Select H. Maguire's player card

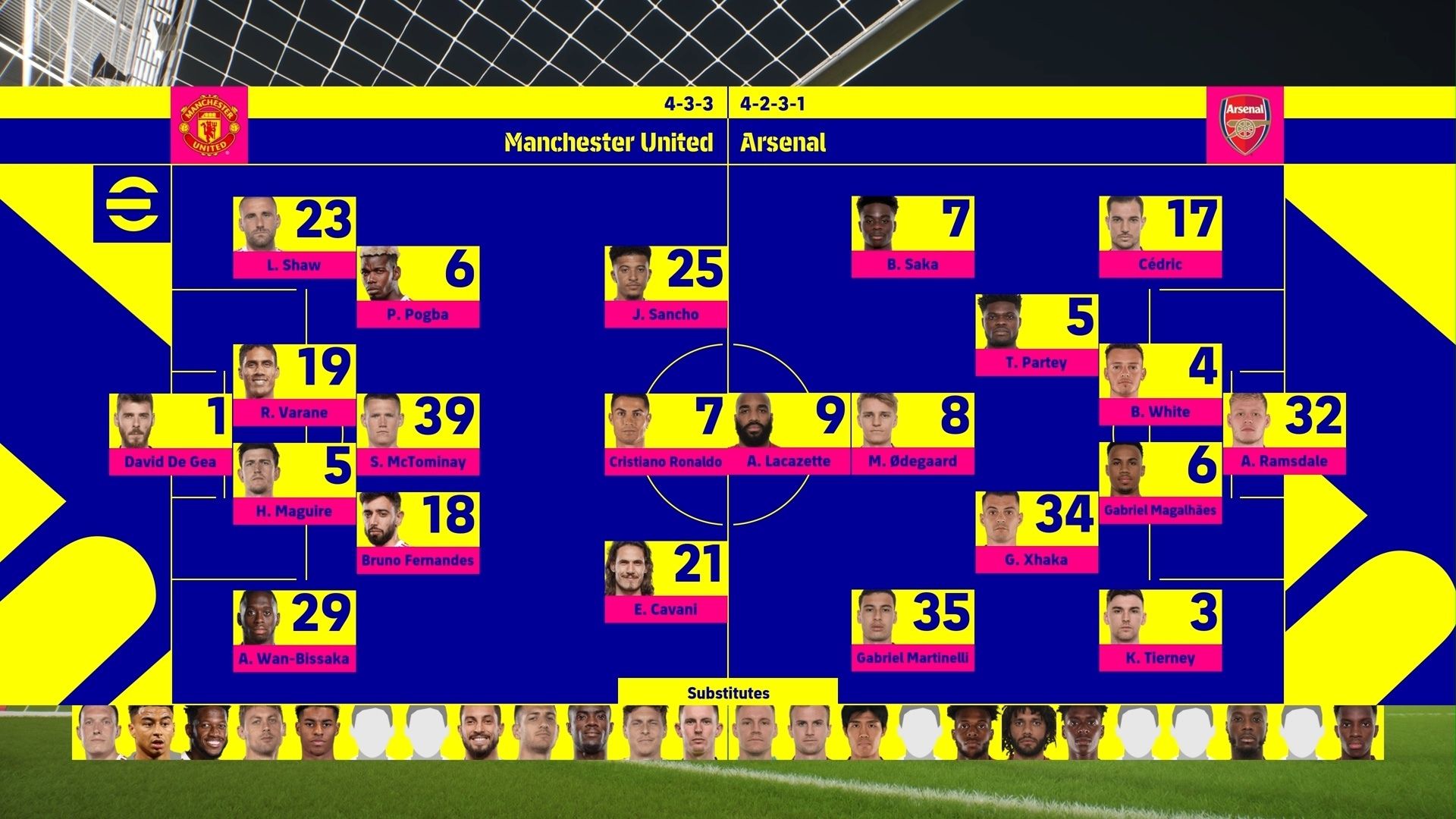[x=294, y=483]
